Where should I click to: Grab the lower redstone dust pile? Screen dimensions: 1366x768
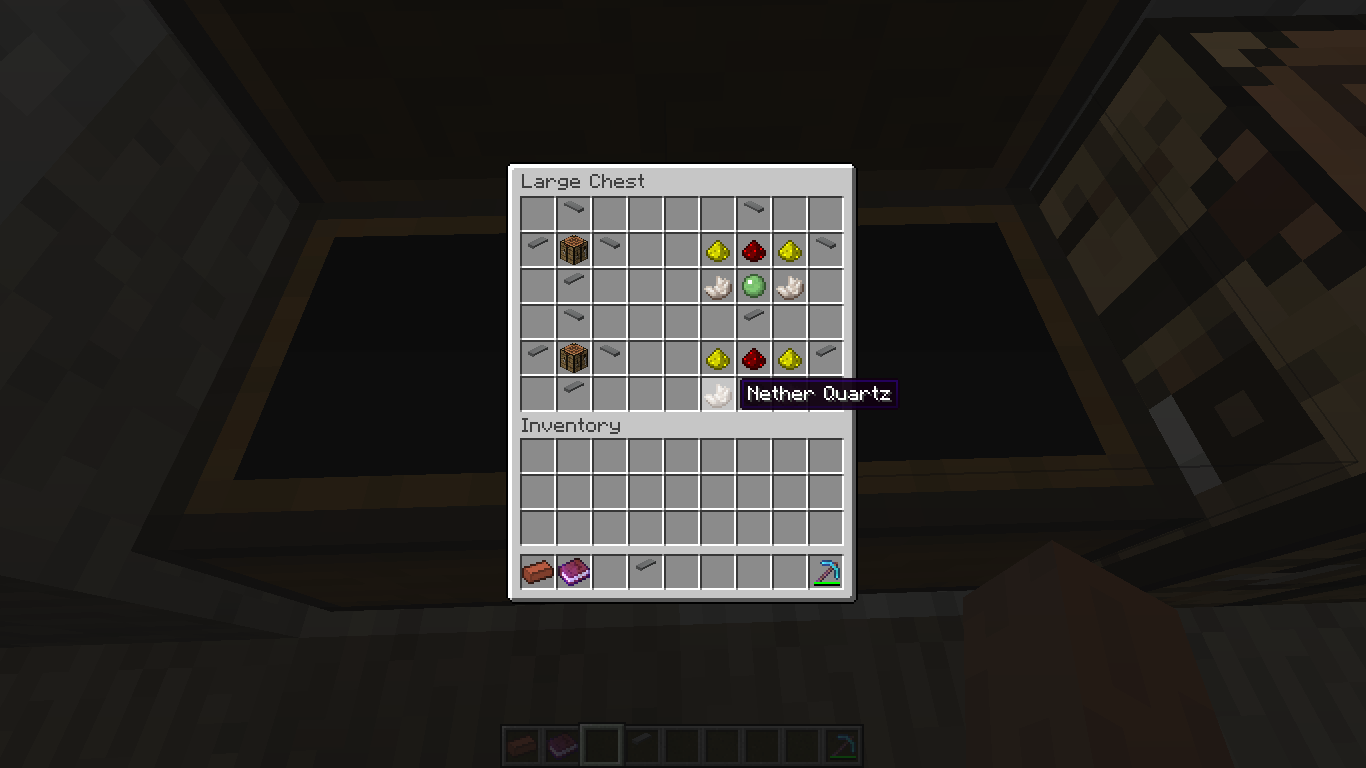point(753,358)
